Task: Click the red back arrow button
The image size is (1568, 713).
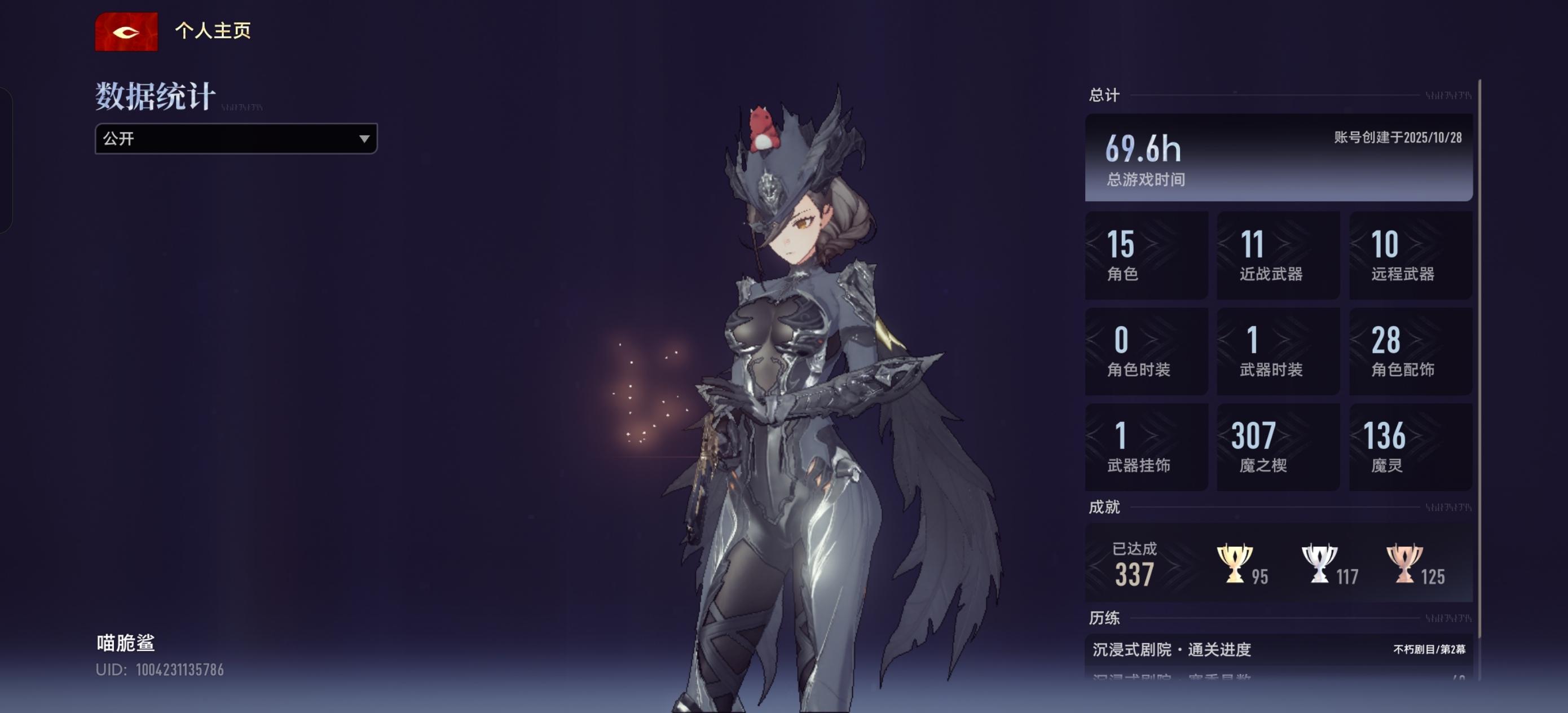Action: 126,32
